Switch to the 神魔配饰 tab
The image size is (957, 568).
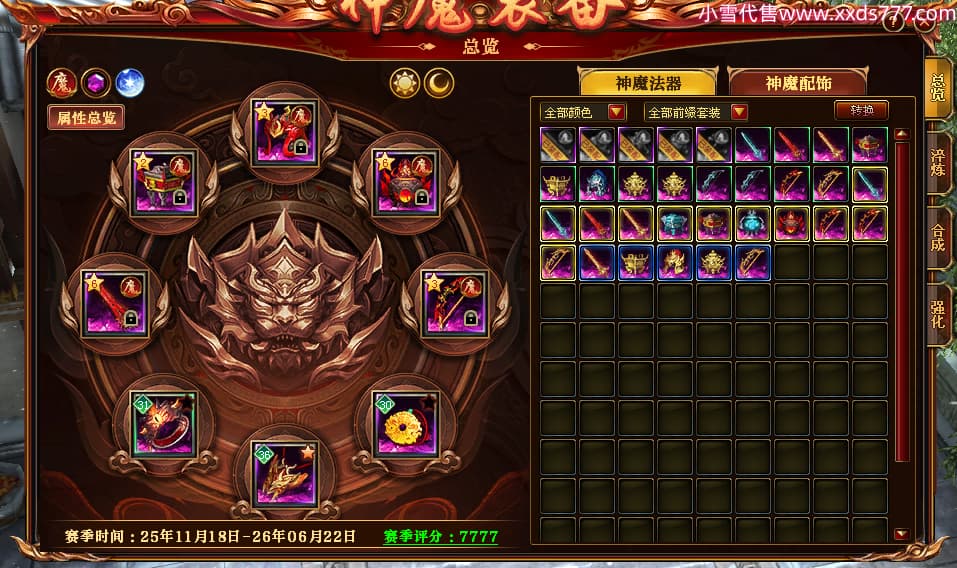[x=797, y=83]
